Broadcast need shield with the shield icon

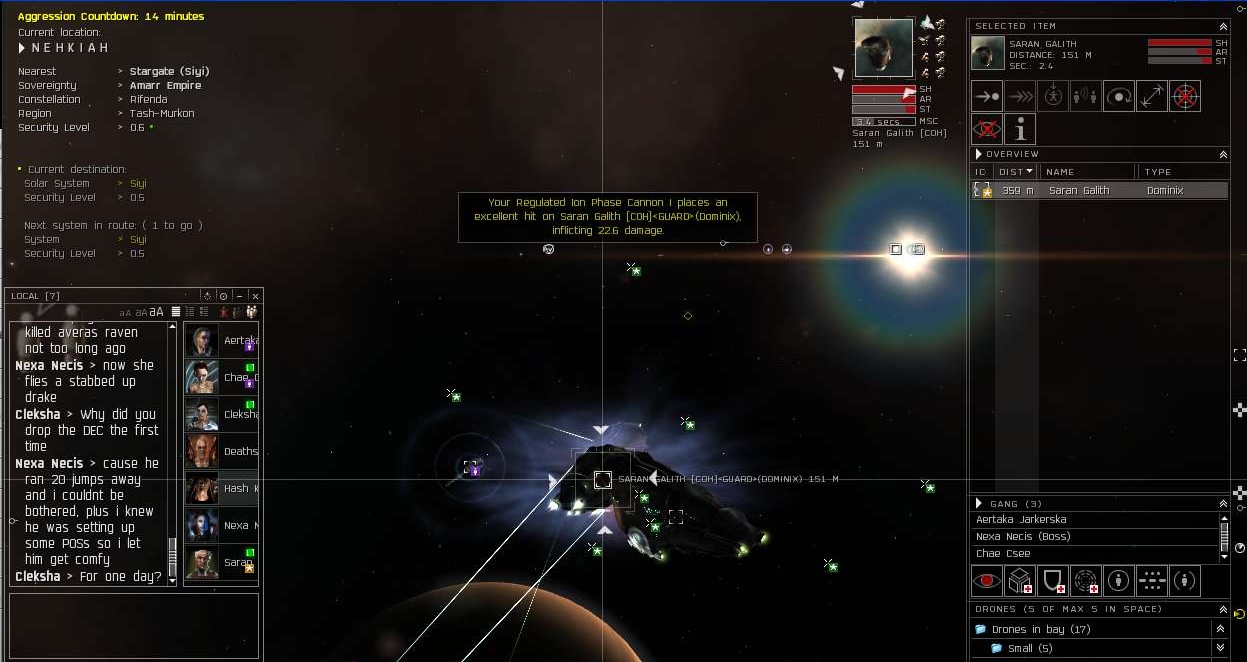[x=1053, y=581]
